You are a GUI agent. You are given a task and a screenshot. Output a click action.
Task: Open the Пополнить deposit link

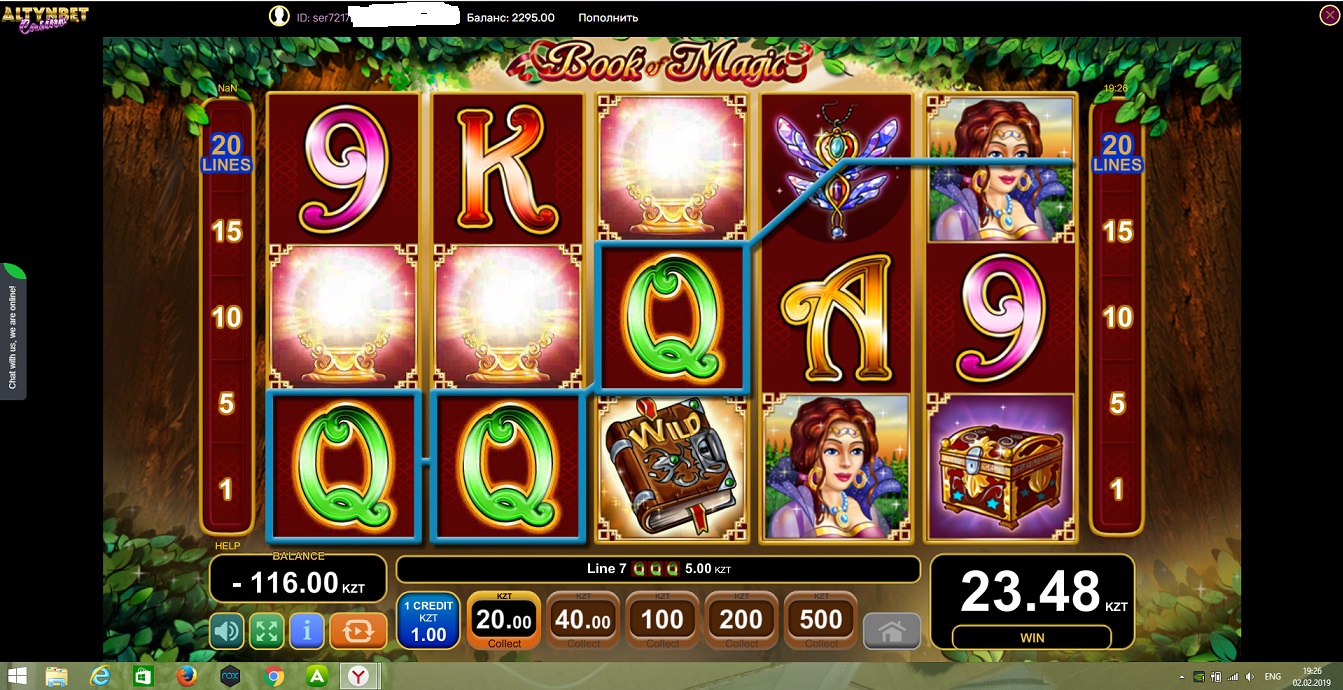tap(608, 17)
